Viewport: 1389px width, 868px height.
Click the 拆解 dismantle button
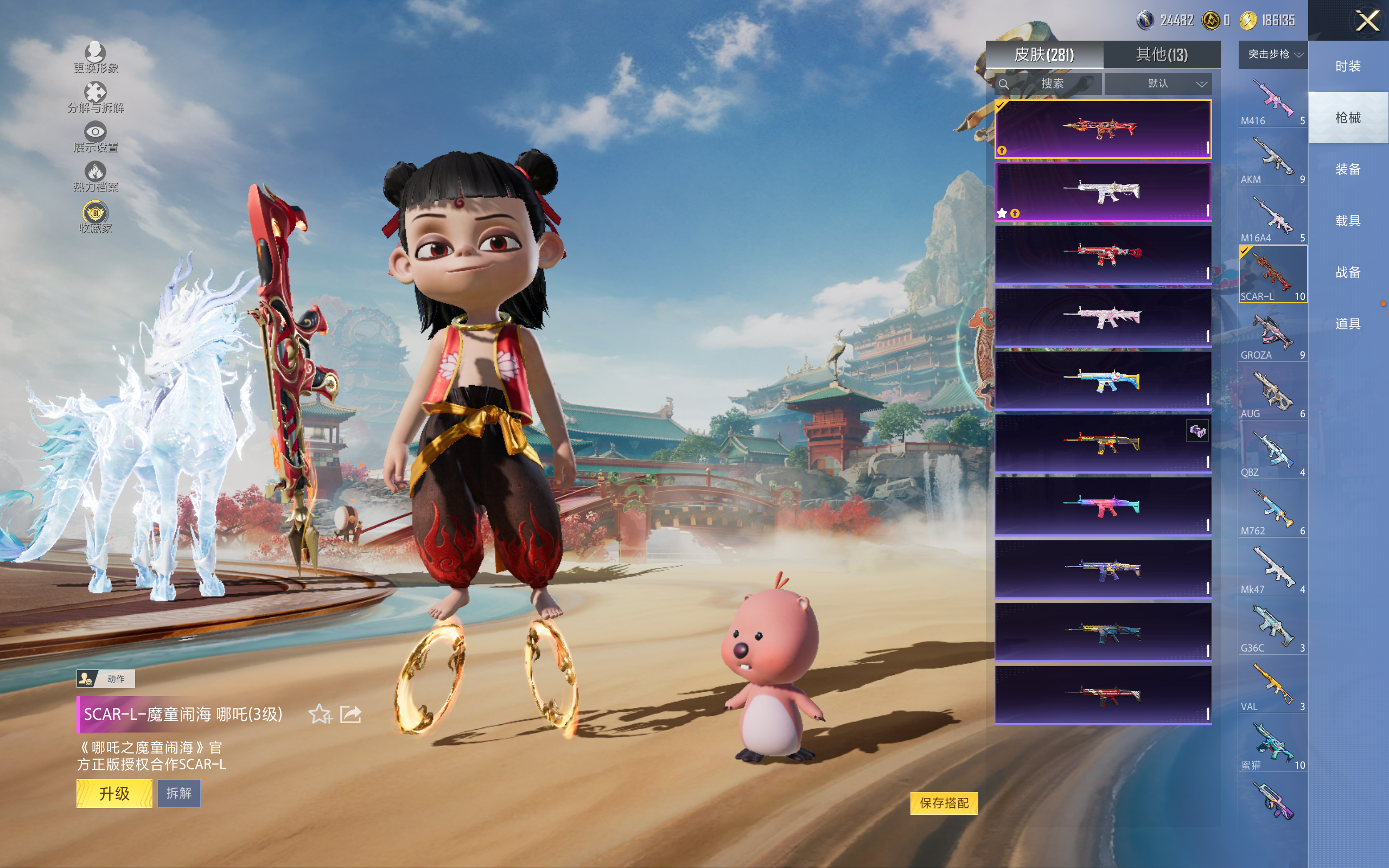click(179, 793)
